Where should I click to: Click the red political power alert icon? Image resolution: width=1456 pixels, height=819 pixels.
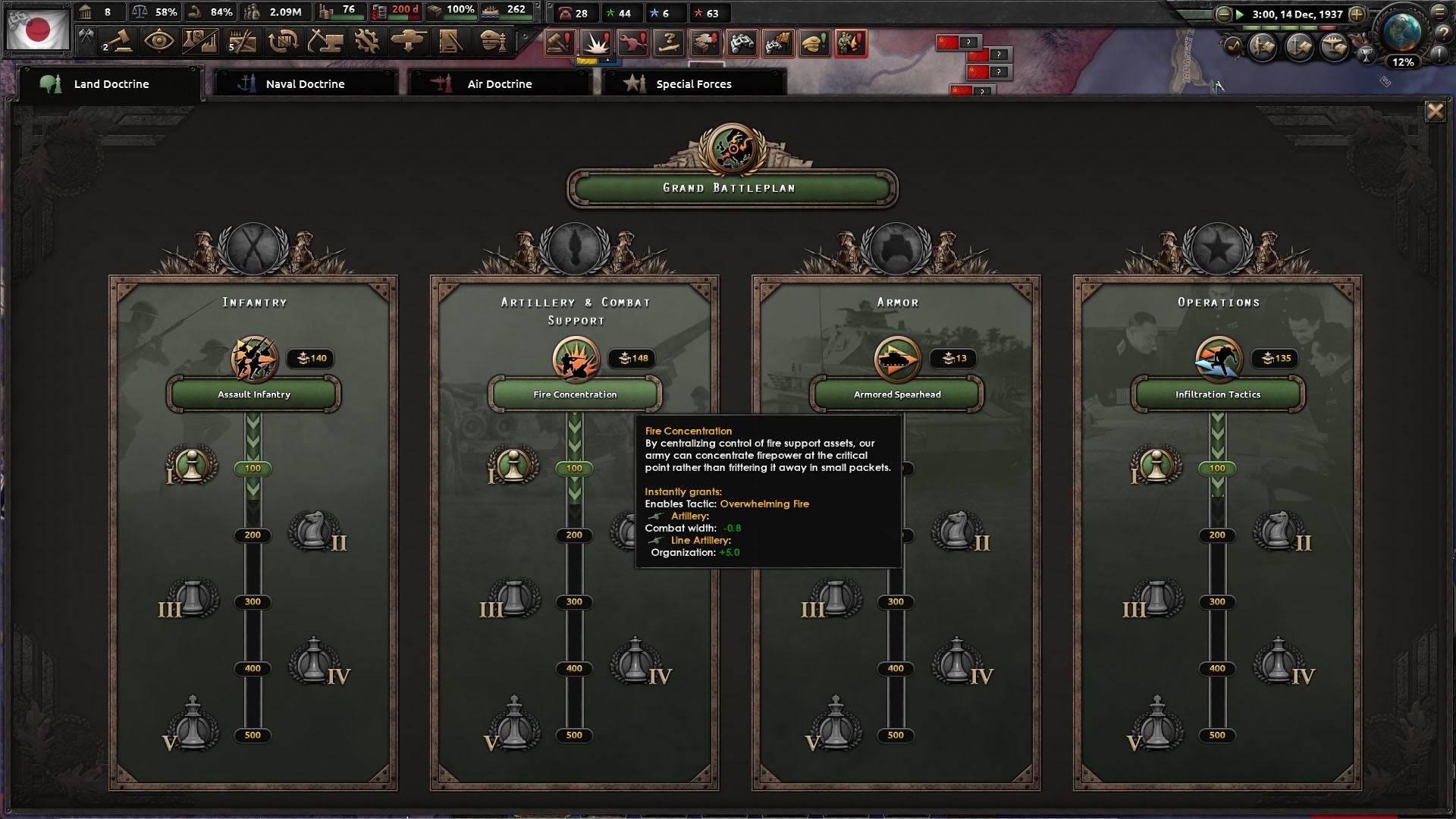[x=559, y=43]
